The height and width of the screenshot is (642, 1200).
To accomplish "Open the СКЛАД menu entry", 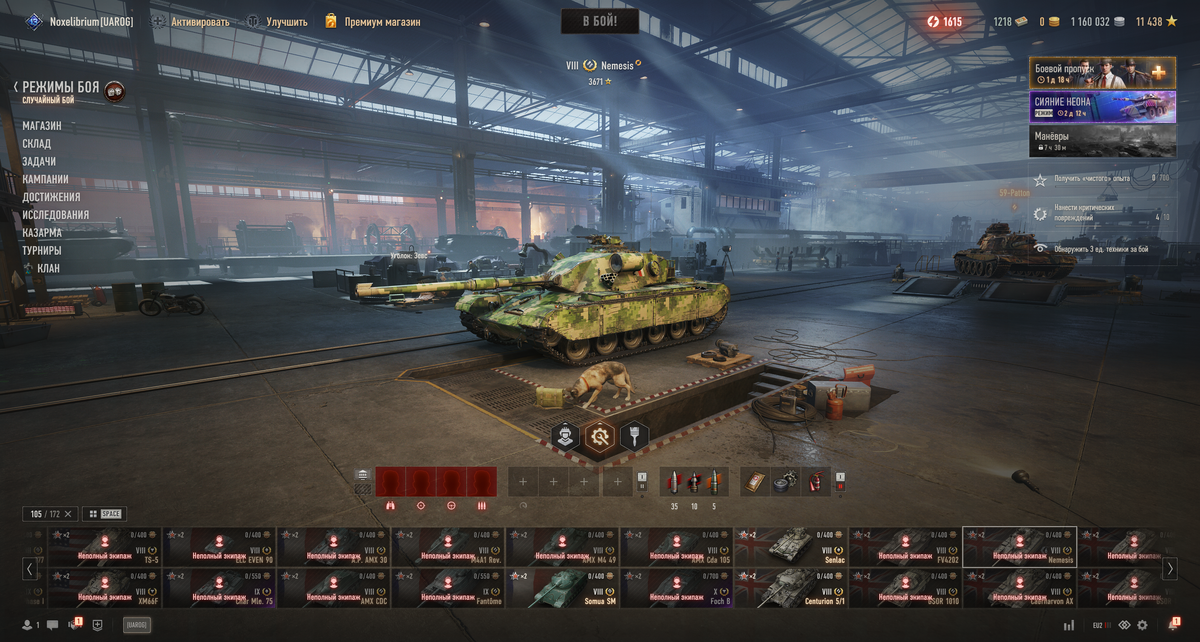I will pyautogui.click(x=37, y=144).
